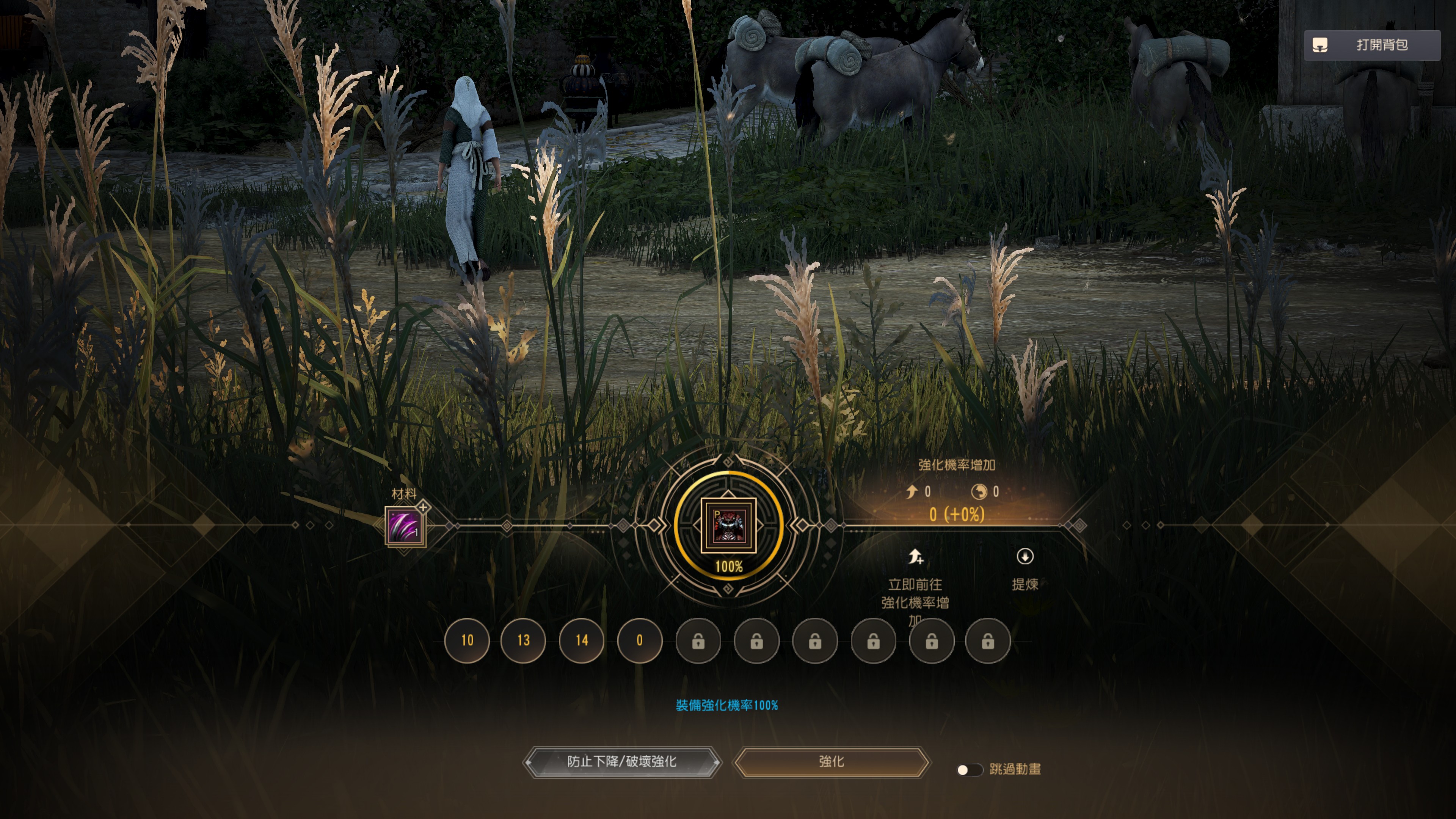Choose the failstack slot showing 0
The height and width of the screenshot is (819, 1456).
pyautogui.click(x=640, y=640)
